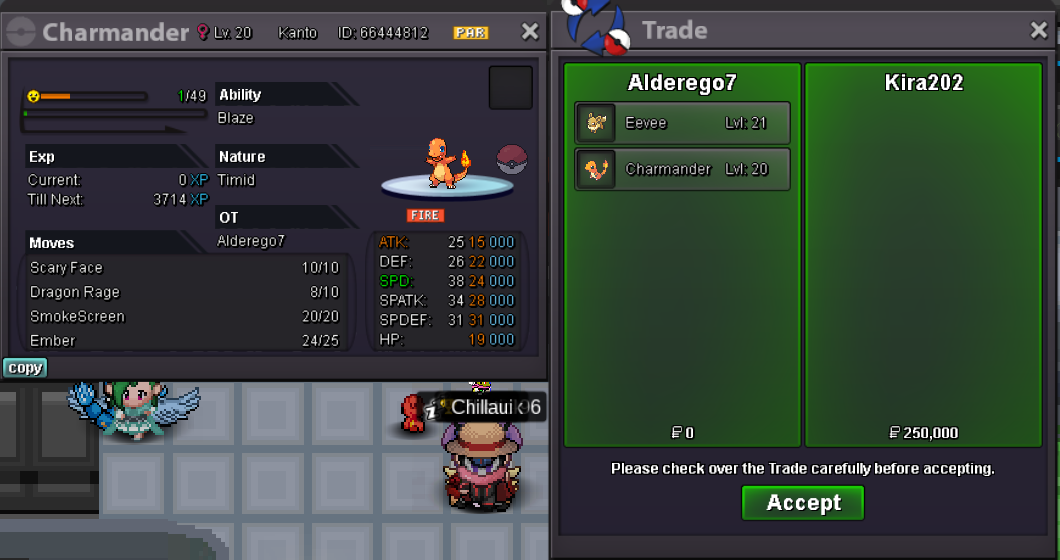Select the SmokeScreen move
Screen dimensions: 1060x560
[x=183, y=316]
